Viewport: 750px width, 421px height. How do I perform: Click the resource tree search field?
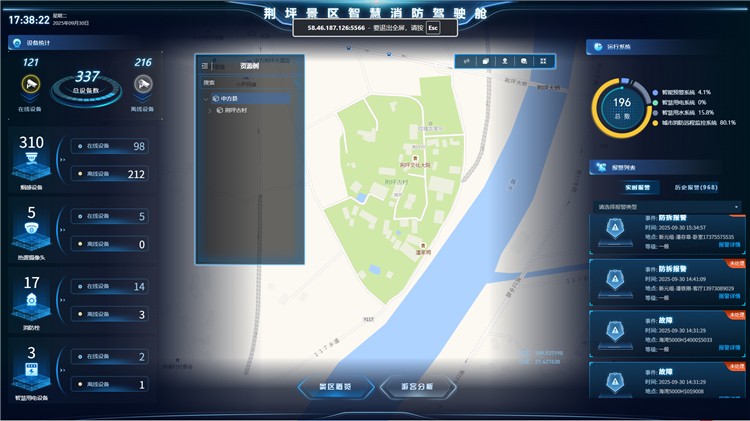(245, 82)
